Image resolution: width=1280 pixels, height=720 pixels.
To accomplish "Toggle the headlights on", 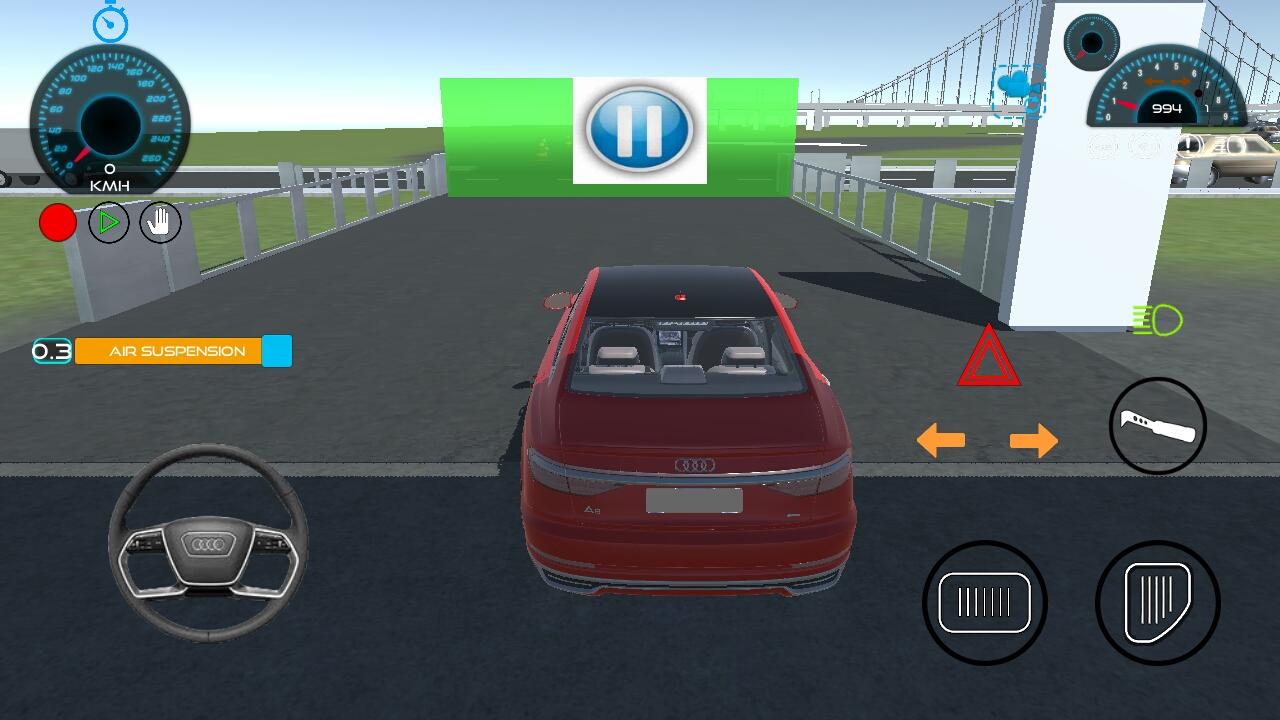I will tap(1157, 320).
